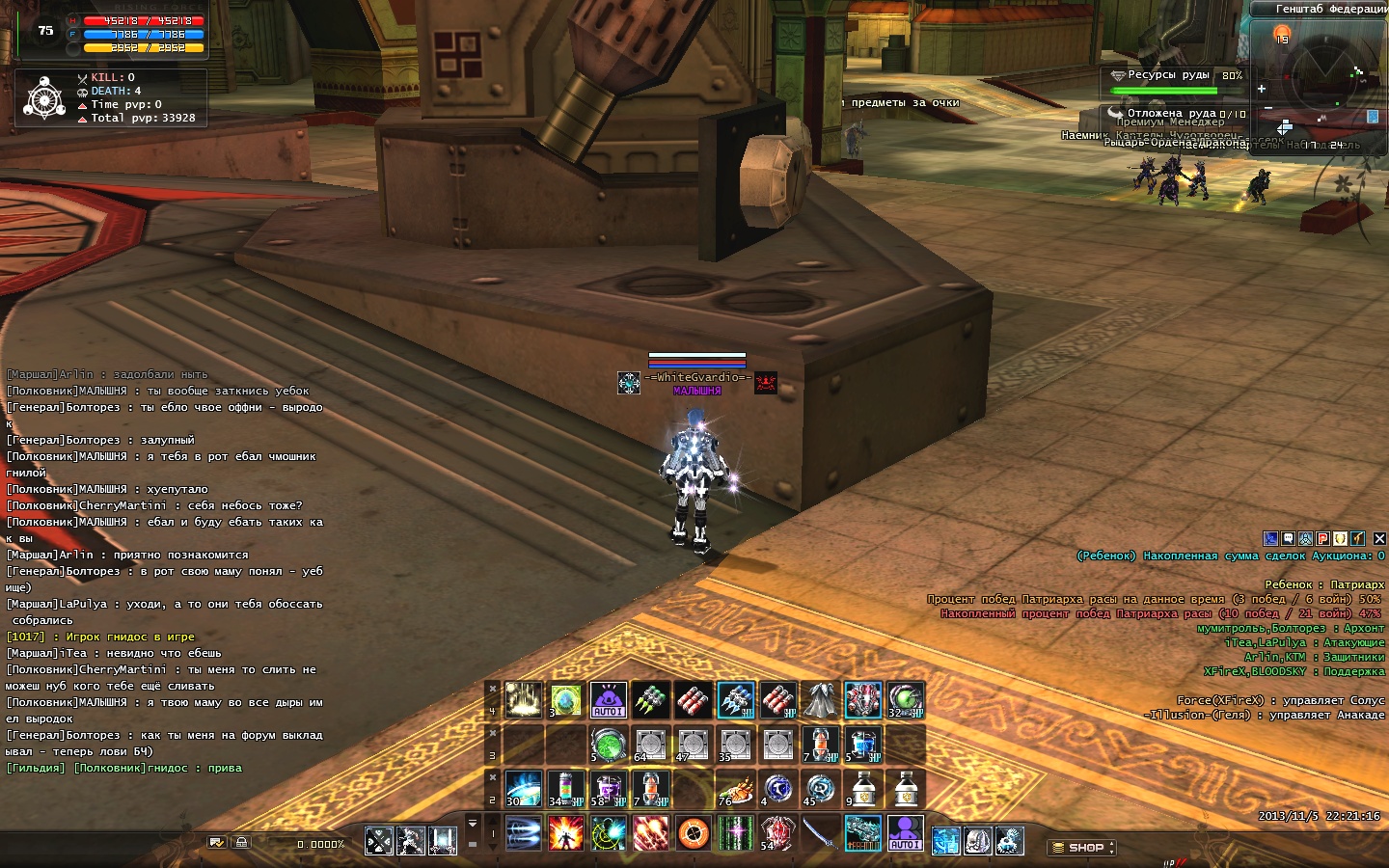The image size is (1389, 868).
Task: Toggle the red P filter icon
Action: tap(1323, 539)
